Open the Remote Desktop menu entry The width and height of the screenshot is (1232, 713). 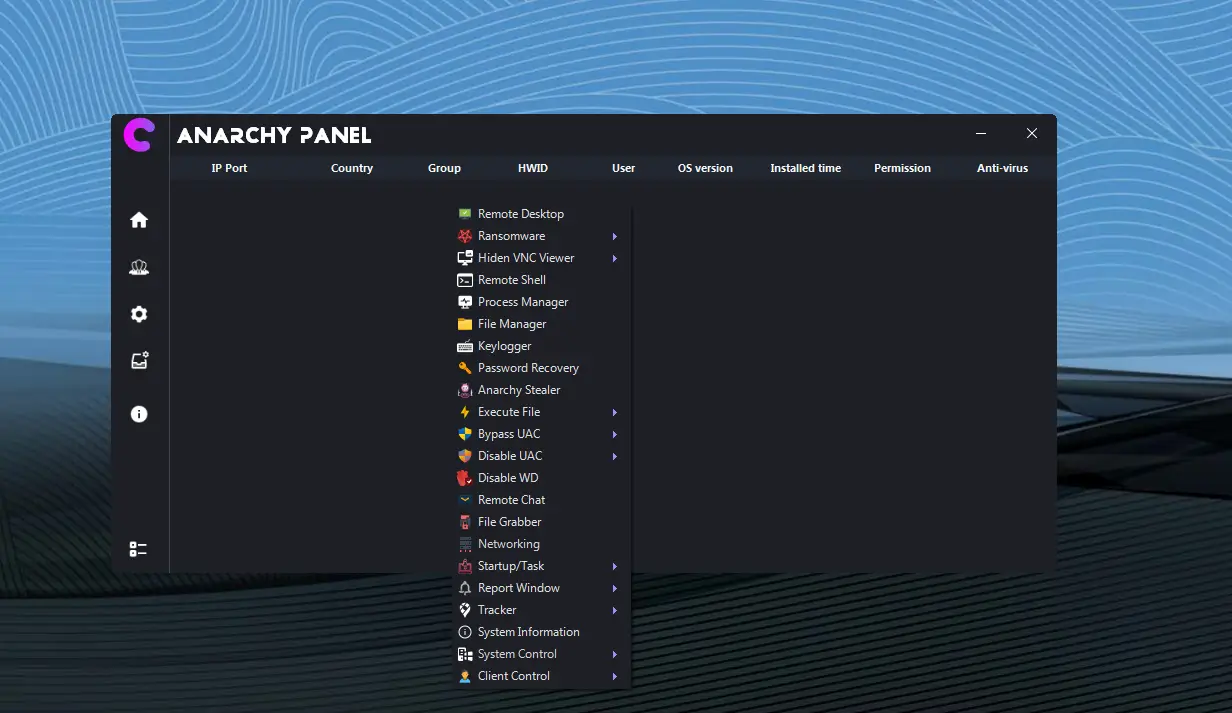520,214
